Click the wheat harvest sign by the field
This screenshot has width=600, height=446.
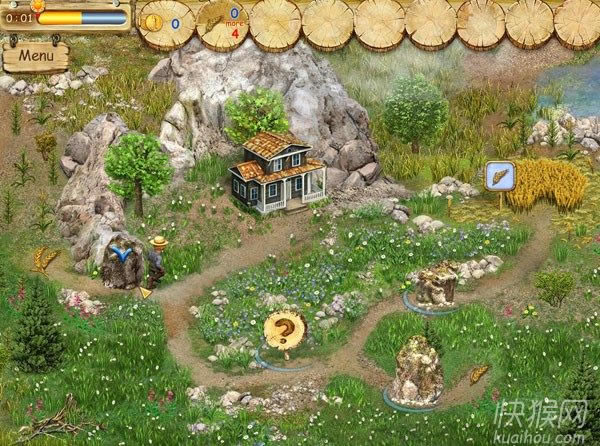pyautogui.click(x=499, y=176)
